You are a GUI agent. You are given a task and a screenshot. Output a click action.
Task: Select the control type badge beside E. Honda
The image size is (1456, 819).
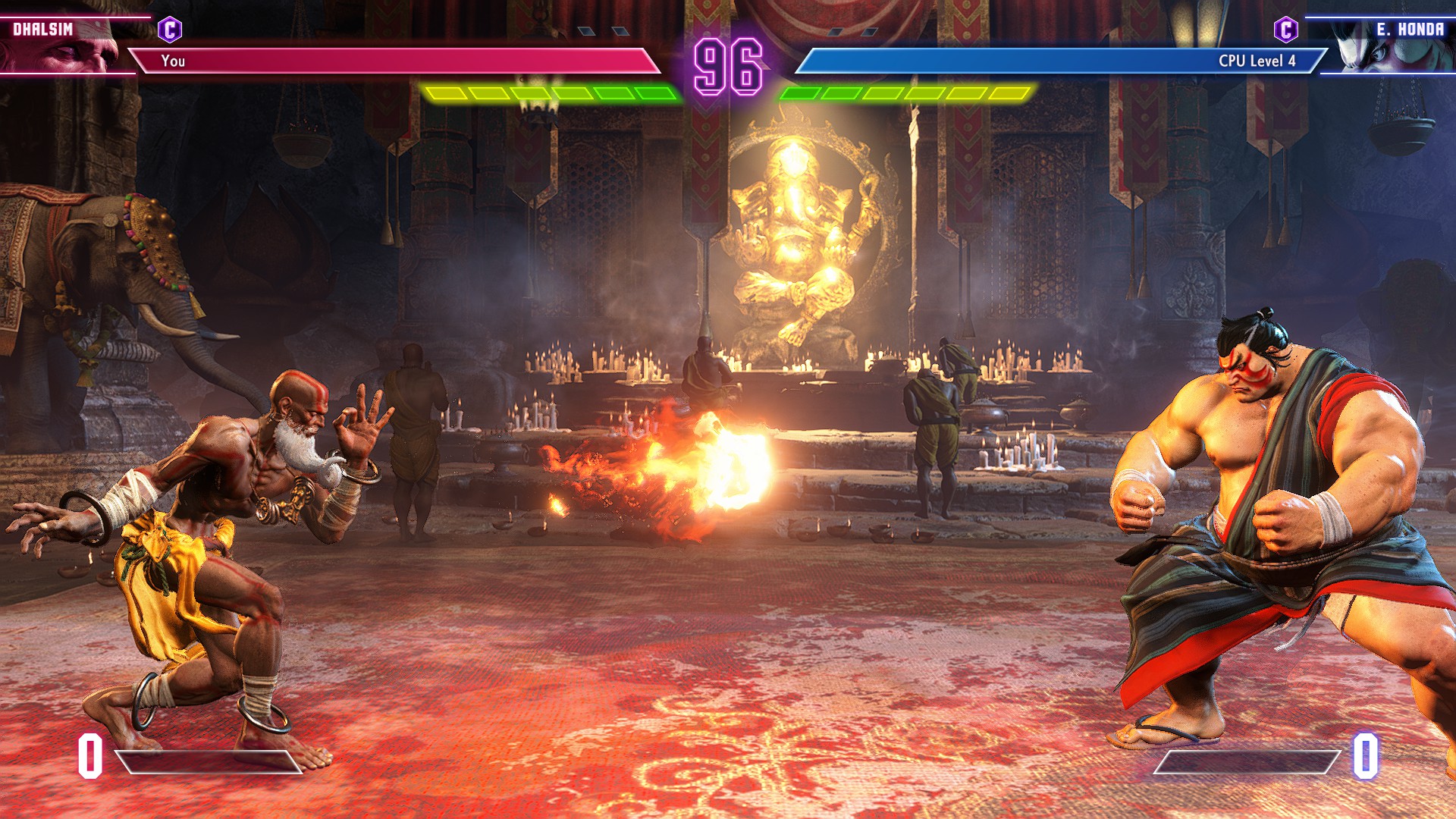(x=1285, y=30)
